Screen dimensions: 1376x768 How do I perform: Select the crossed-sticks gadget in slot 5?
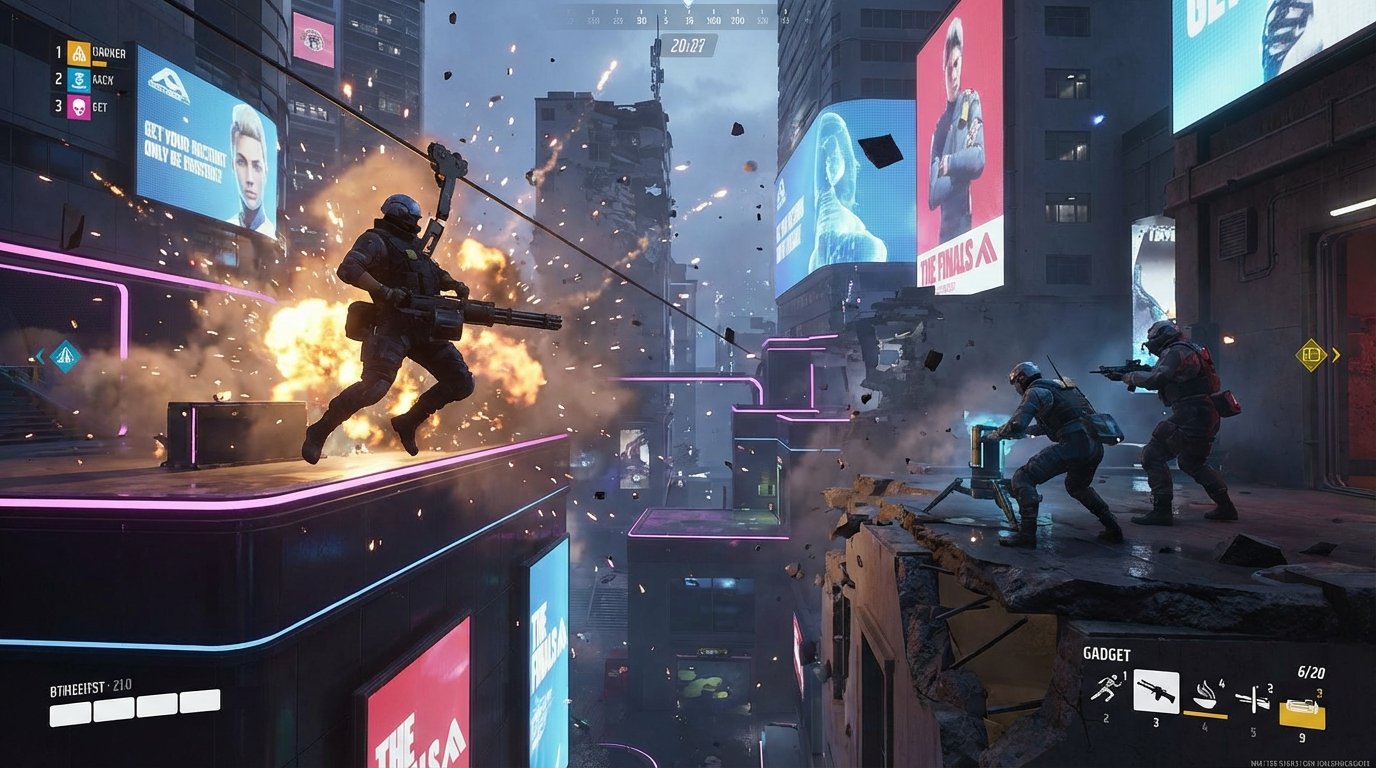pyautogui.click(x=1253, y=697)
